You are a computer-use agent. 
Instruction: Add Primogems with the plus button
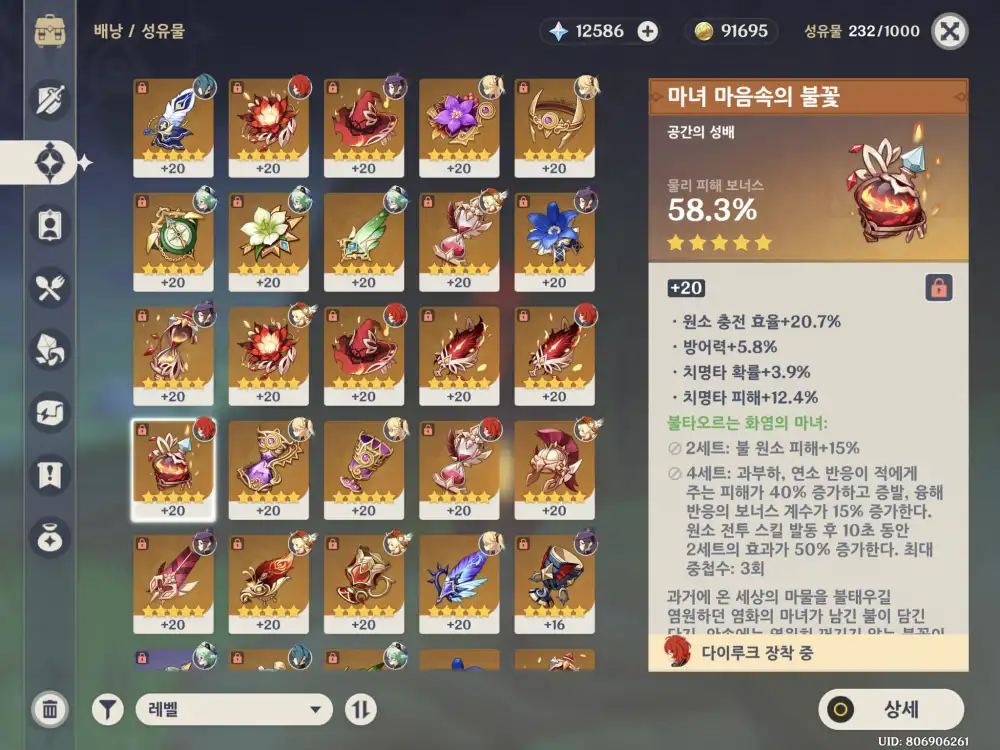(648, 31)
